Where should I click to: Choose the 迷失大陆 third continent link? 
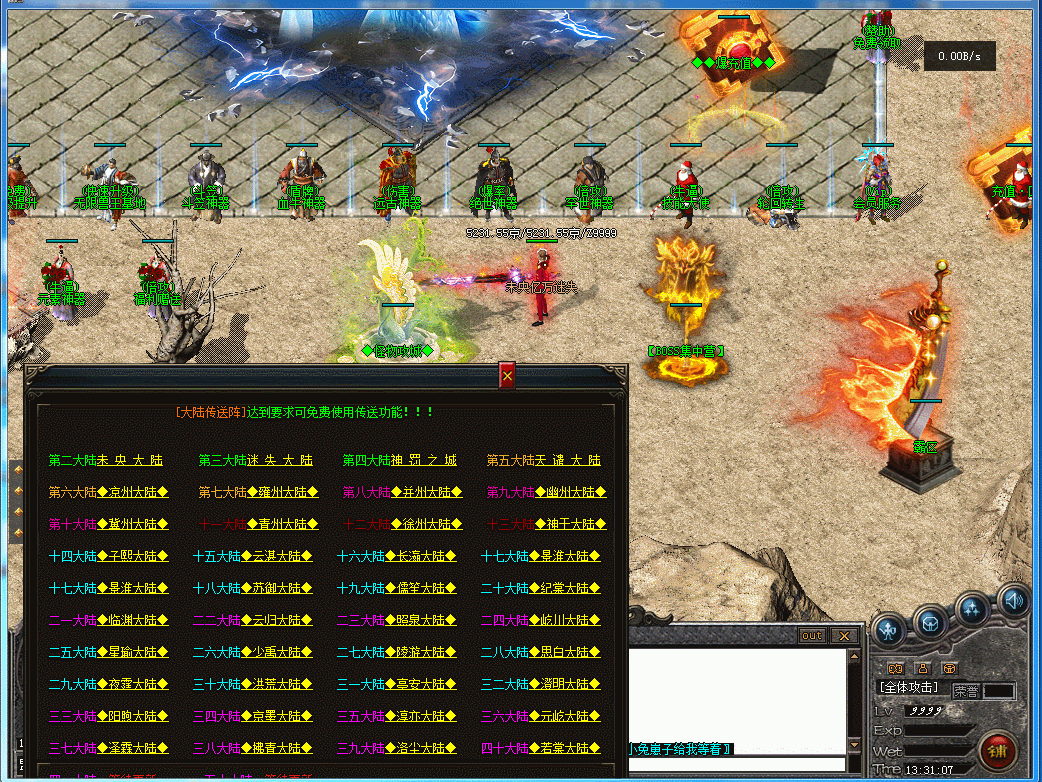pyautogui.click(x=255, y=460)
